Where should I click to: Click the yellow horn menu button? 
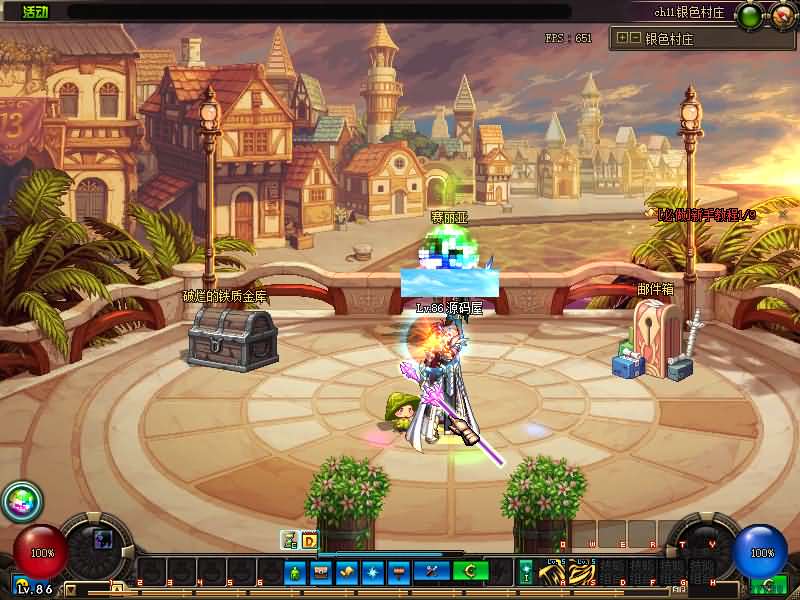point(347,572)
